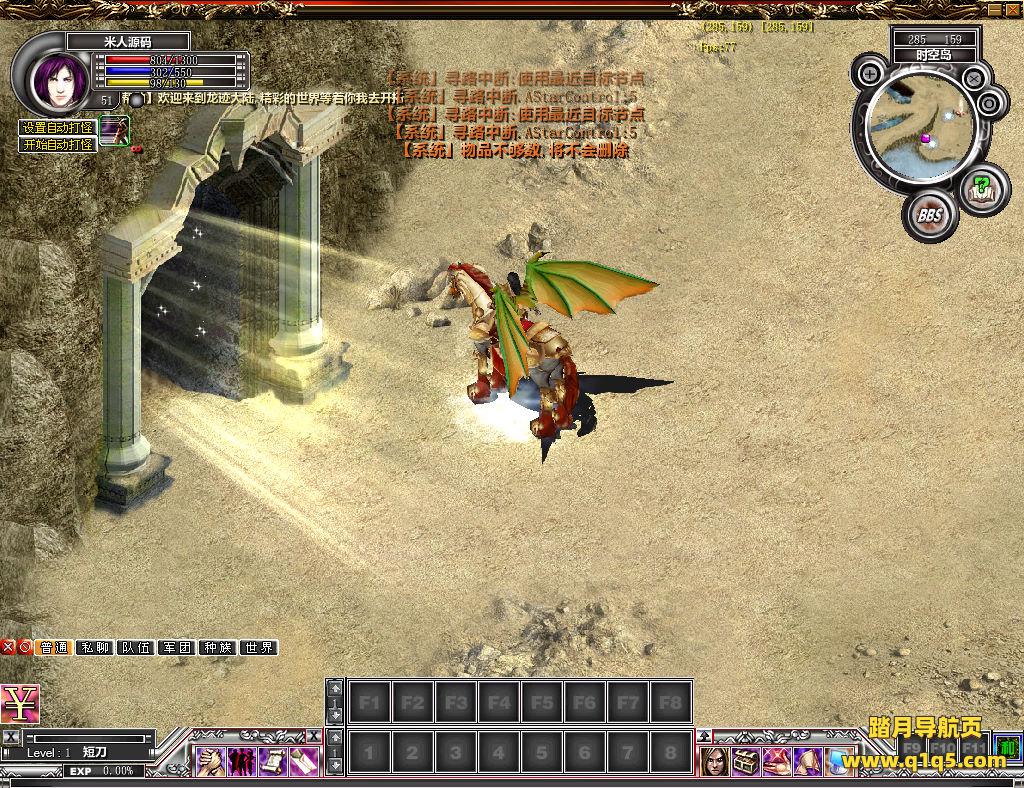Open the 种族 race chat channel
This screenshot has height=788, width=1024.
(x=217, y=648)
